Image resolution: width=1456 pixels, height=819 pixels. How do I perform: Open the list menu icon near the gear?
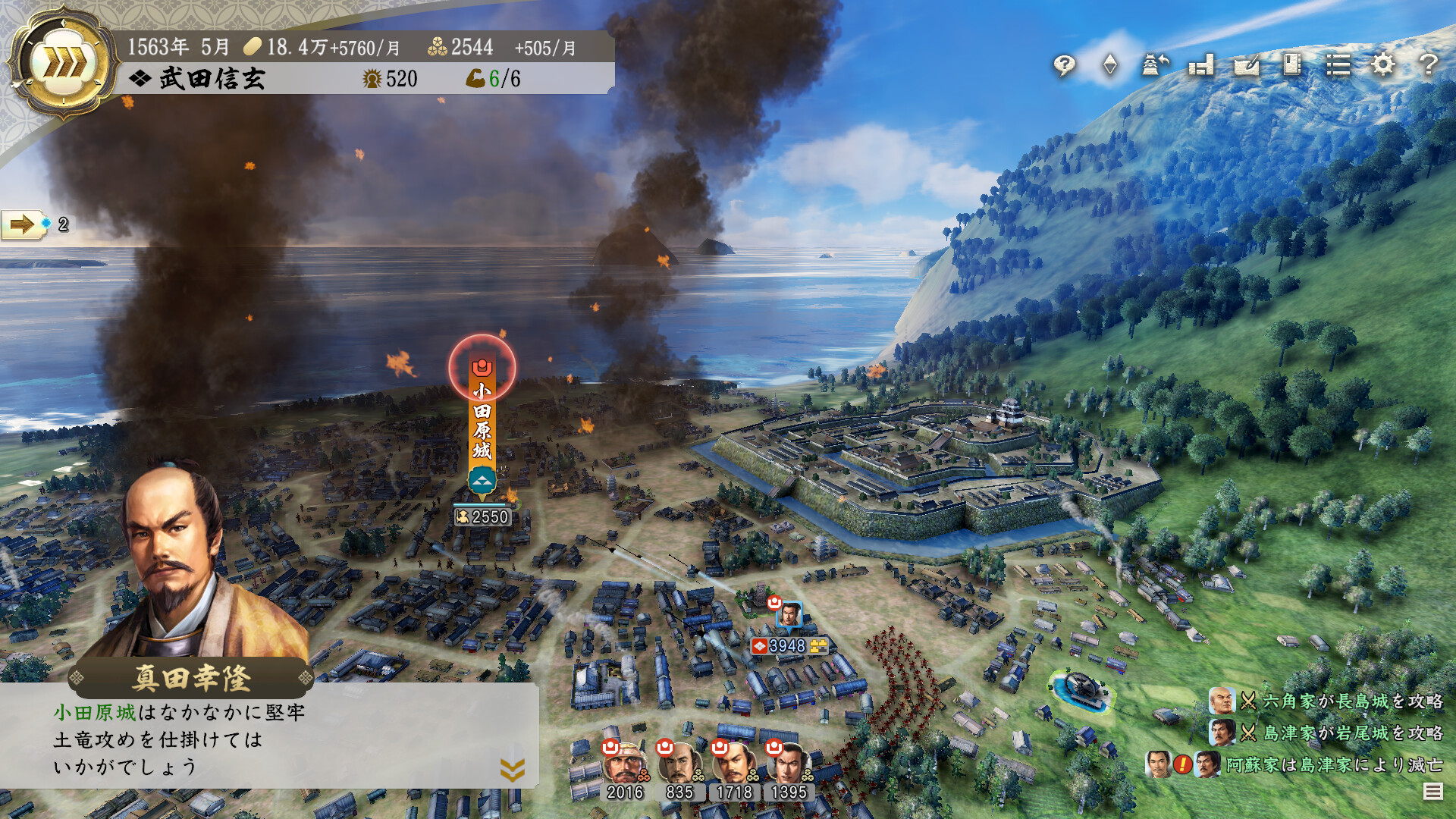1338,66
